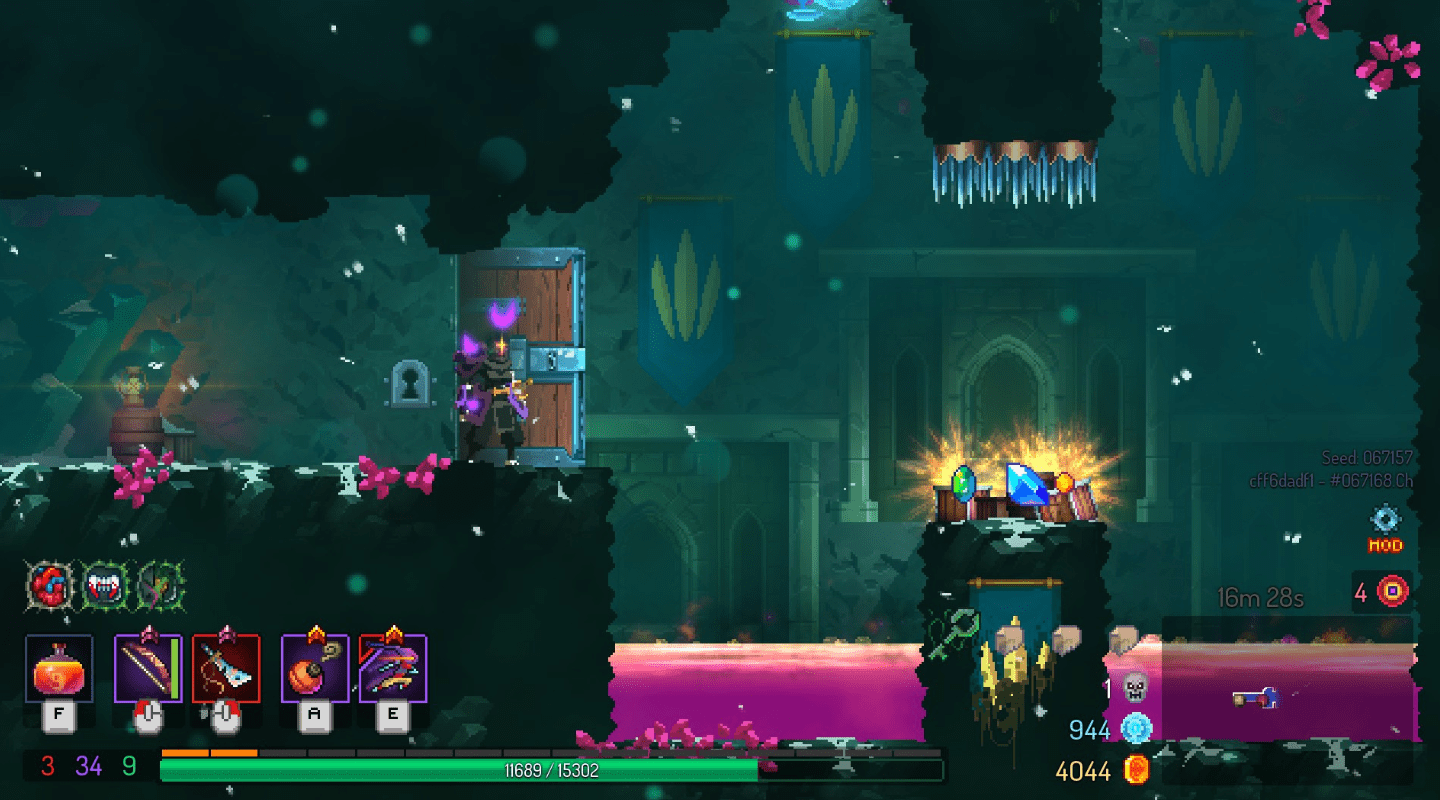Click the keyhole on the wooden door
Image resolution: width=1440 pixels, height=800 pixels.
click(412, 382)
